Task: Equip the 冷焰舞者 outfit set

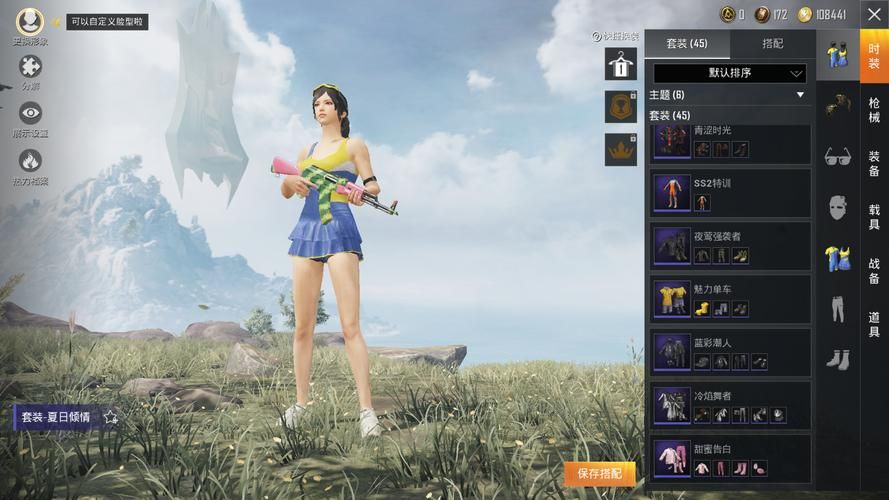Action: point(730,405)
